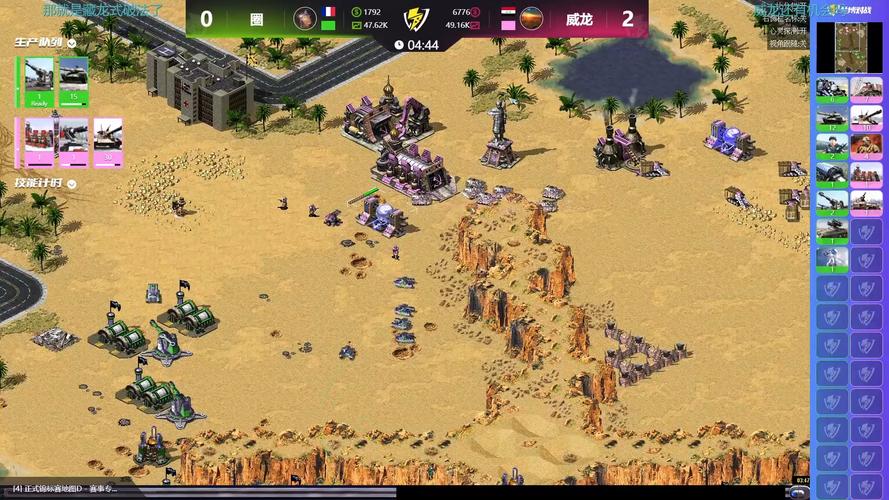
Task: Select the sidebar green tank with count 12
Action: pyautogui.click(x=832, y=117)
